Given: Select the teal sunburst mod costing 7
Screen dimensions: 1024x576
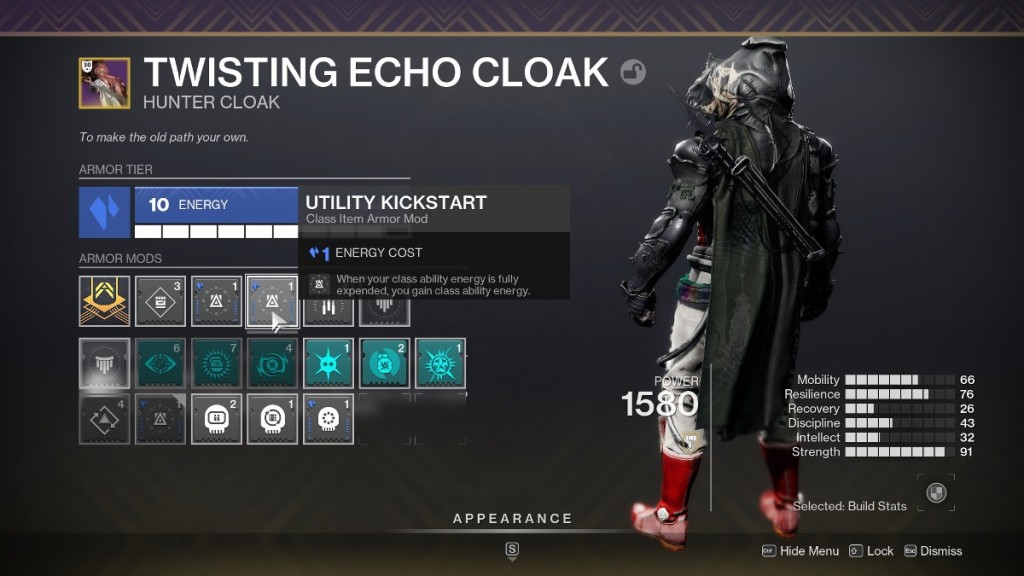Looking at the screenshot, I should 216,363.
